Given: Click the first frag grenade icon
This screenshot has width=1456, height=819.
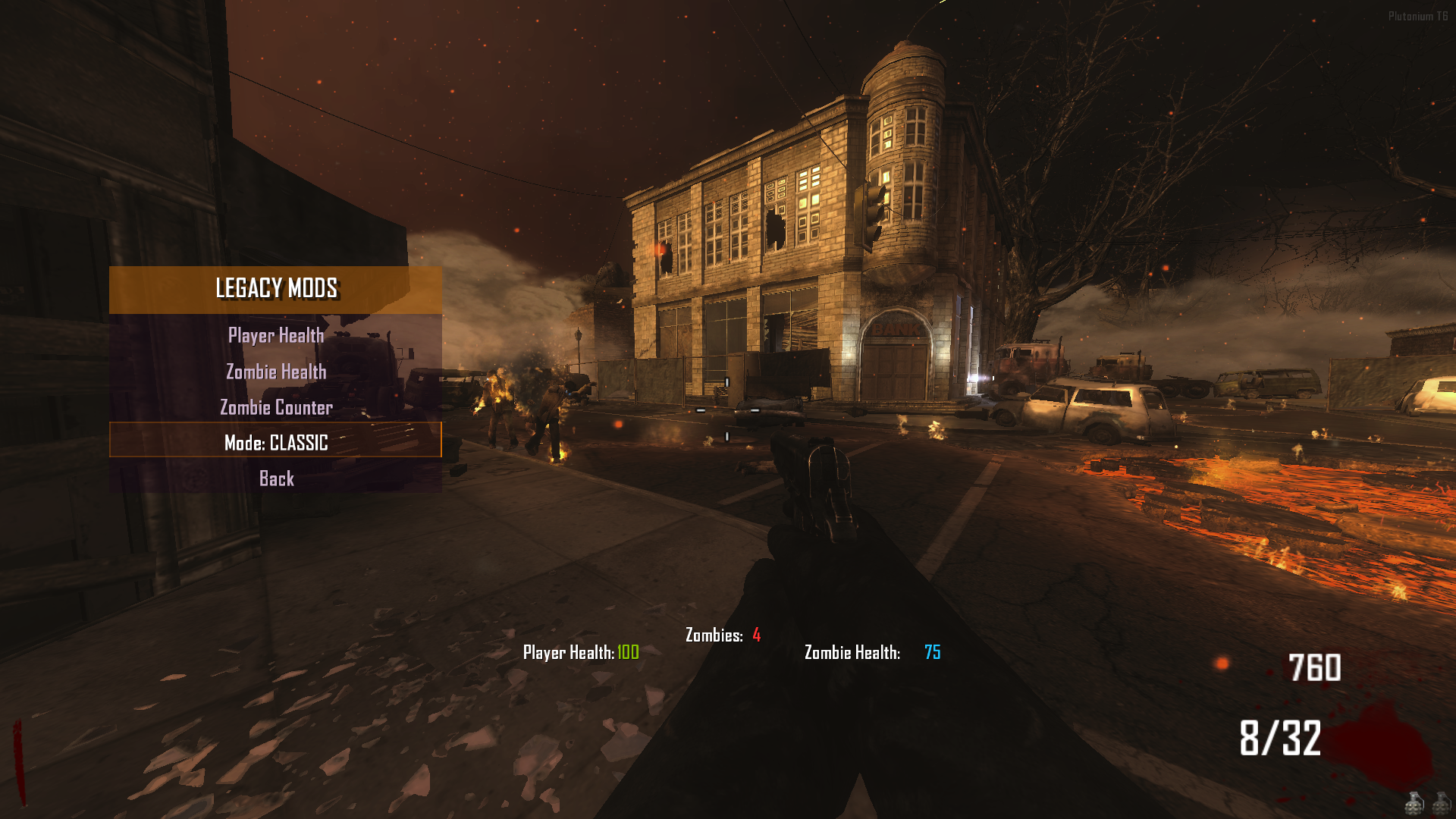Looking at the screenshot, I should pyautogui.click(x=1414, y=804).
